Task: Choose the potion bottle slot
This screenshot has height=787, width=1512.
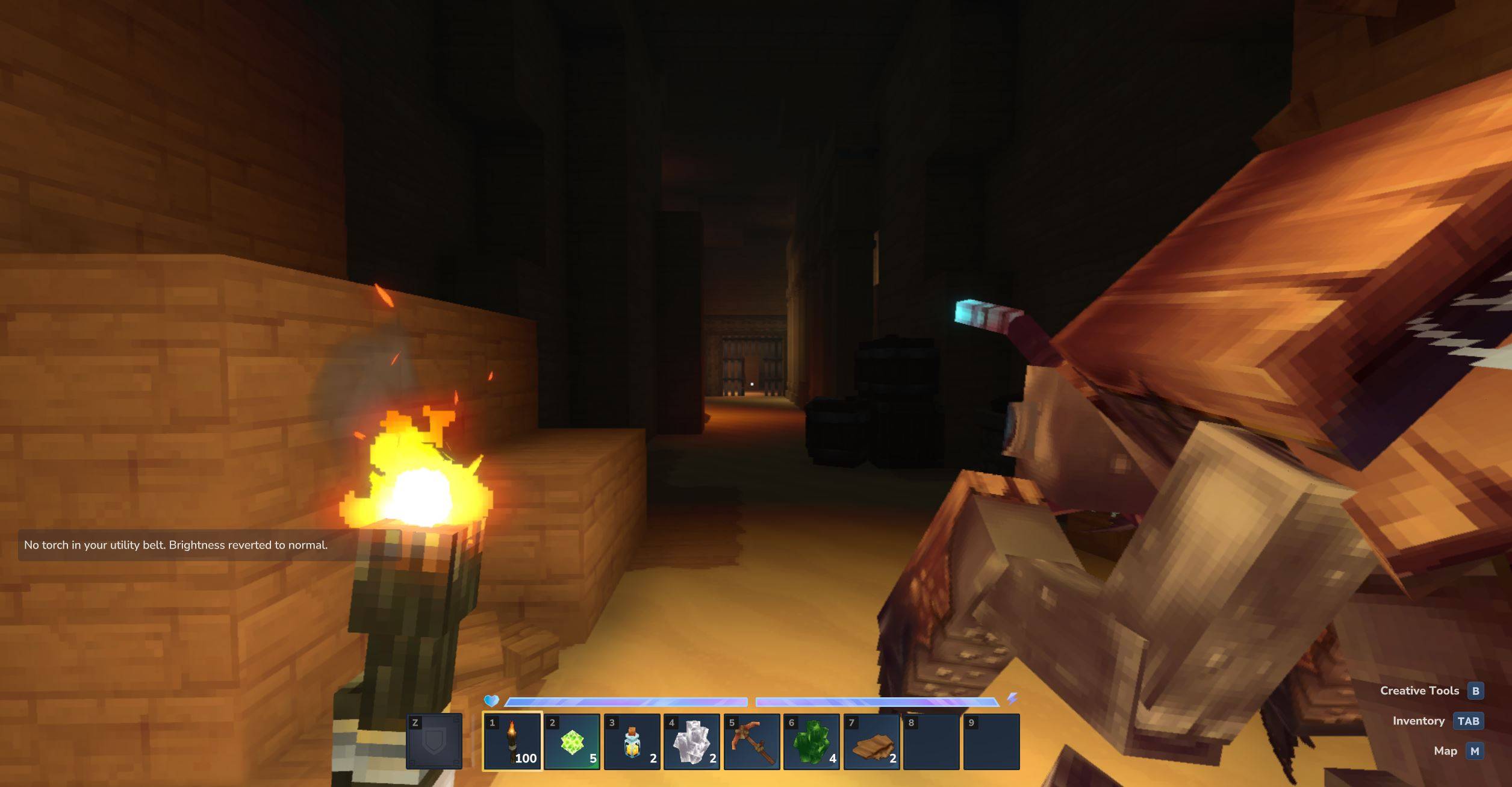Action: click(x=632, y=741)
